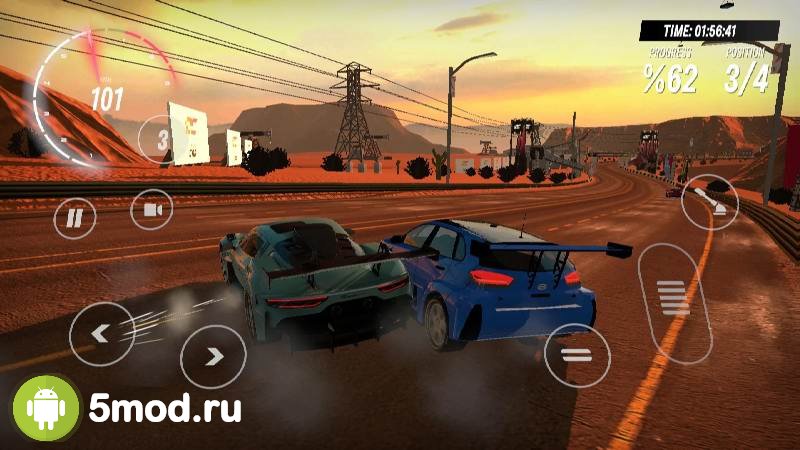The height and width of the screenshot is (450, 800).
Task: Tap the tall gas pedal
Action: (x=674, y=299)
